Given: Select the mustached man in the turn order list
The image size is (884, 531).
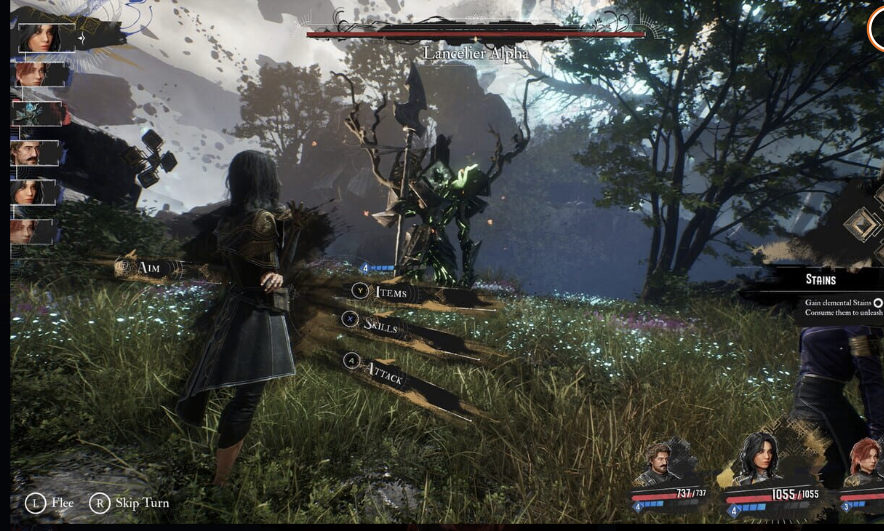Looking at the screenshot, I should [x=35, y=153].
